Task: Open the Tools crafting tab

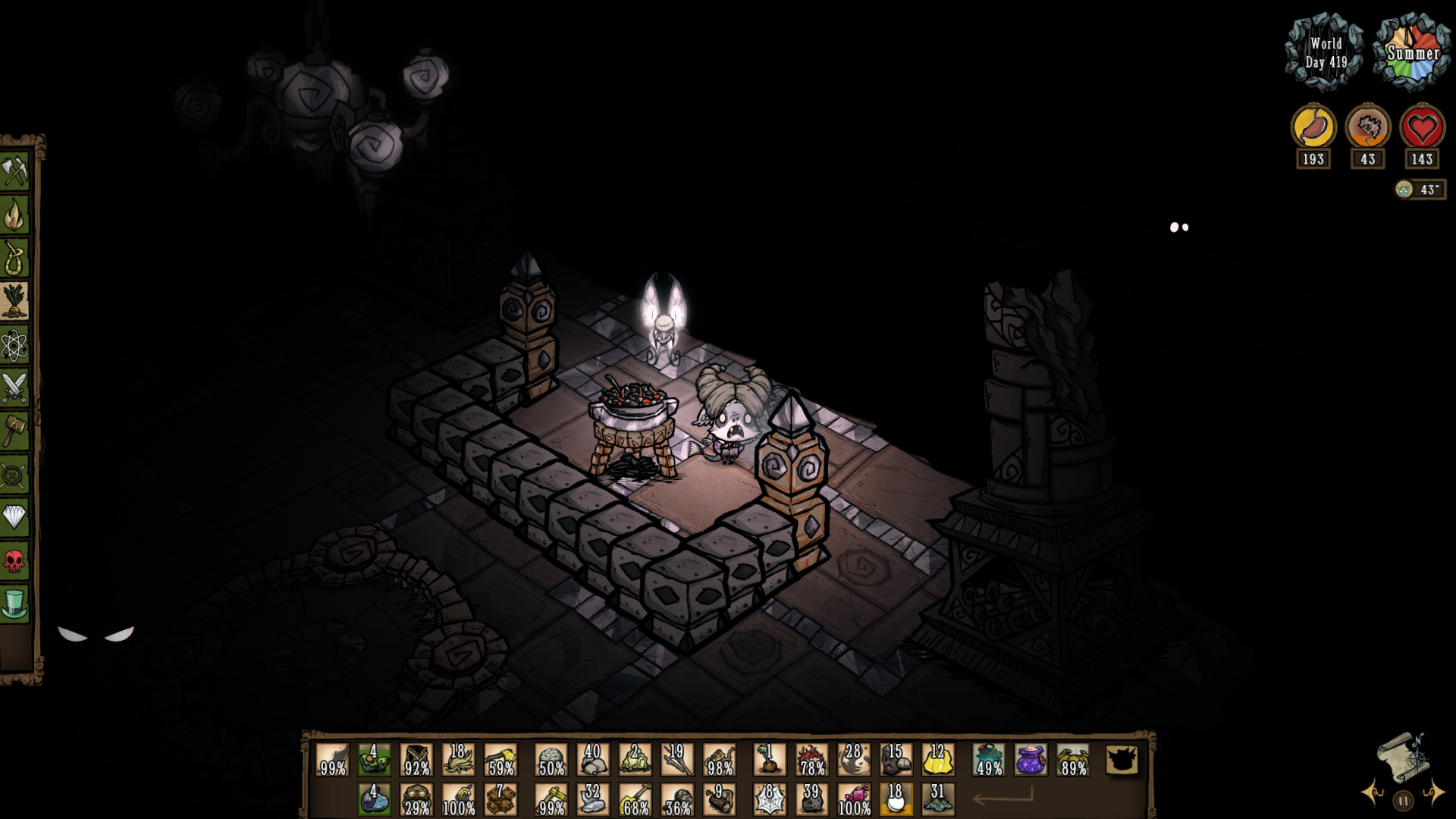Action: point(14,172)
